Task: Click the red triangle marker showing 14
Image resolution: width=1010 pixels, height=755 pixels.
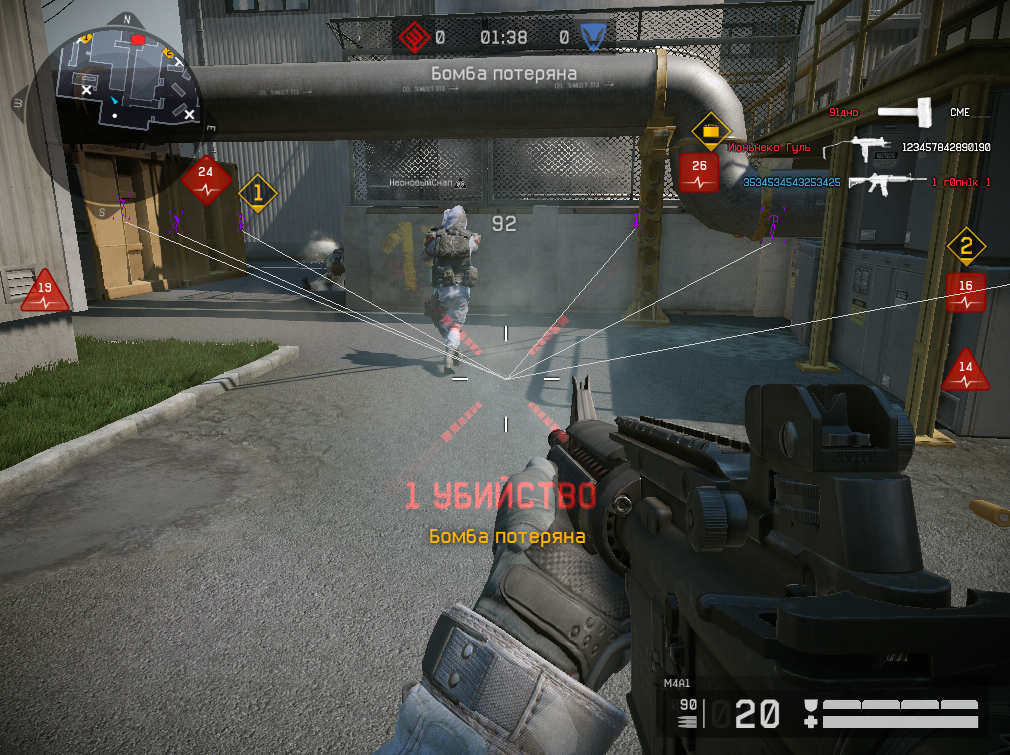Action: click(965, 370)
